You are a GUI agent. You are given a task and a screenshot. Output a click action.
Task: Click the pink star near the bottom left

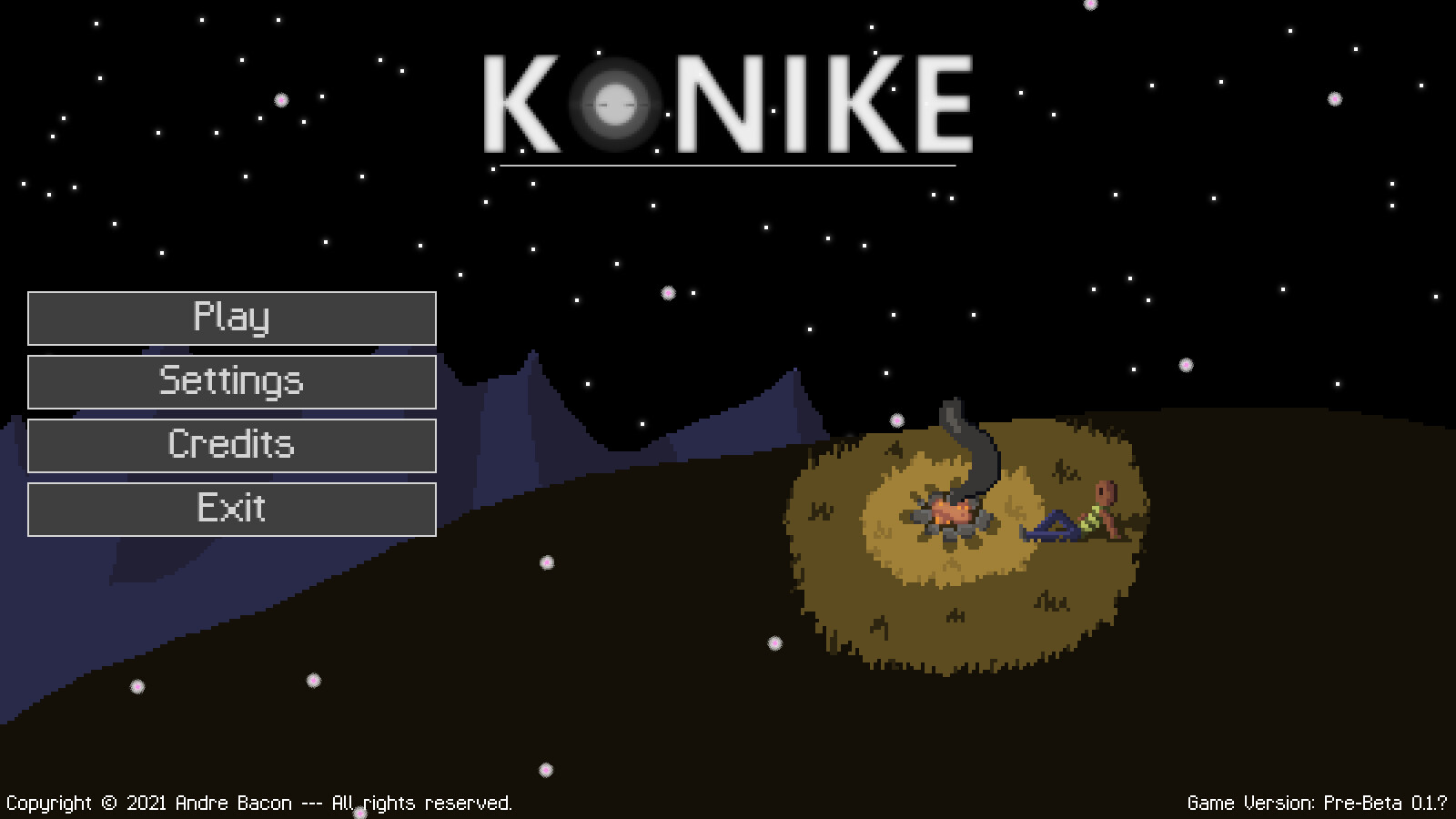[136, 687]
